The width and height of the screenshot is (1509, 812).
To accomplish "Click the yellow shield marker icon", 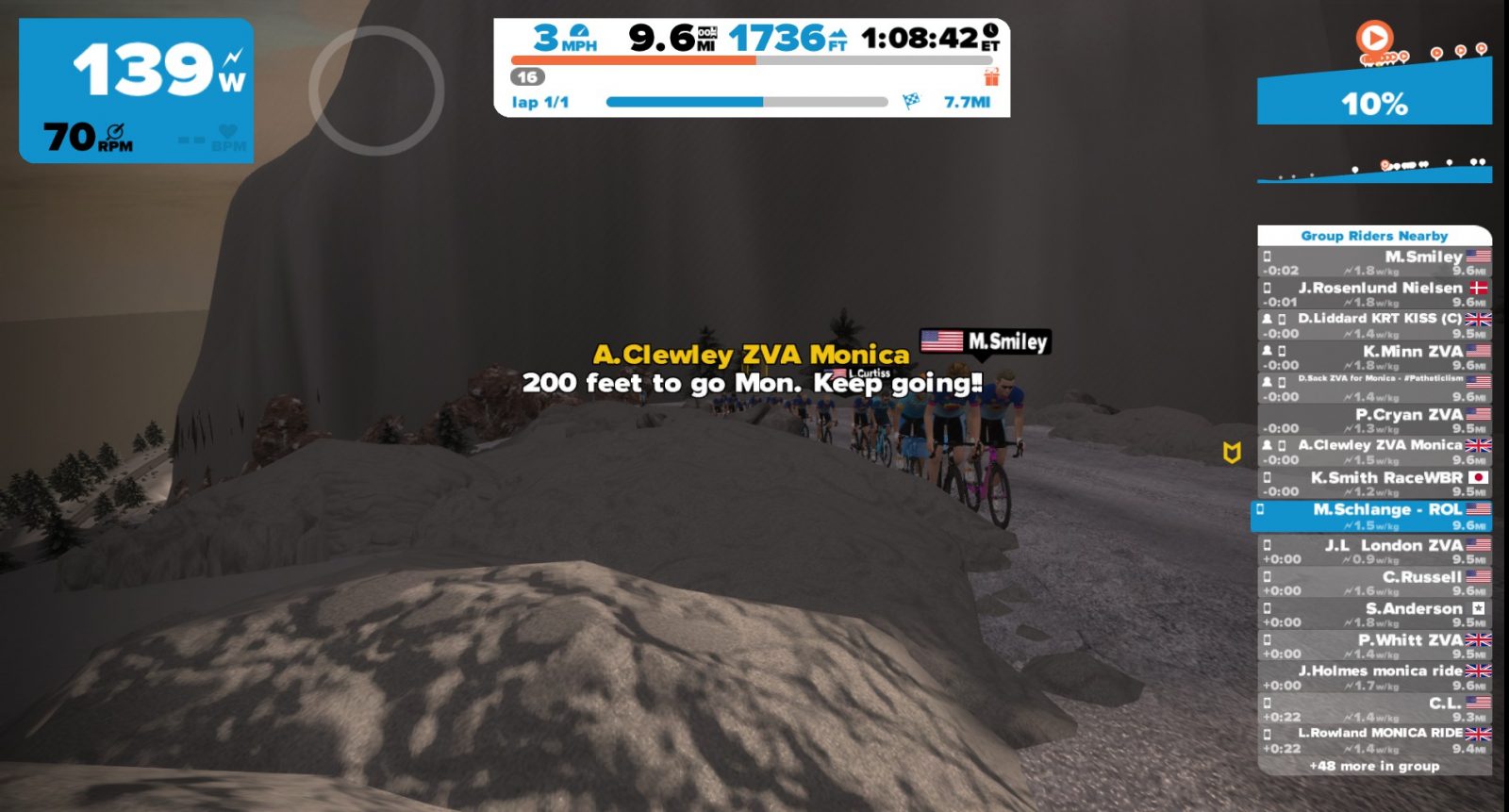I will [1231, 454].
